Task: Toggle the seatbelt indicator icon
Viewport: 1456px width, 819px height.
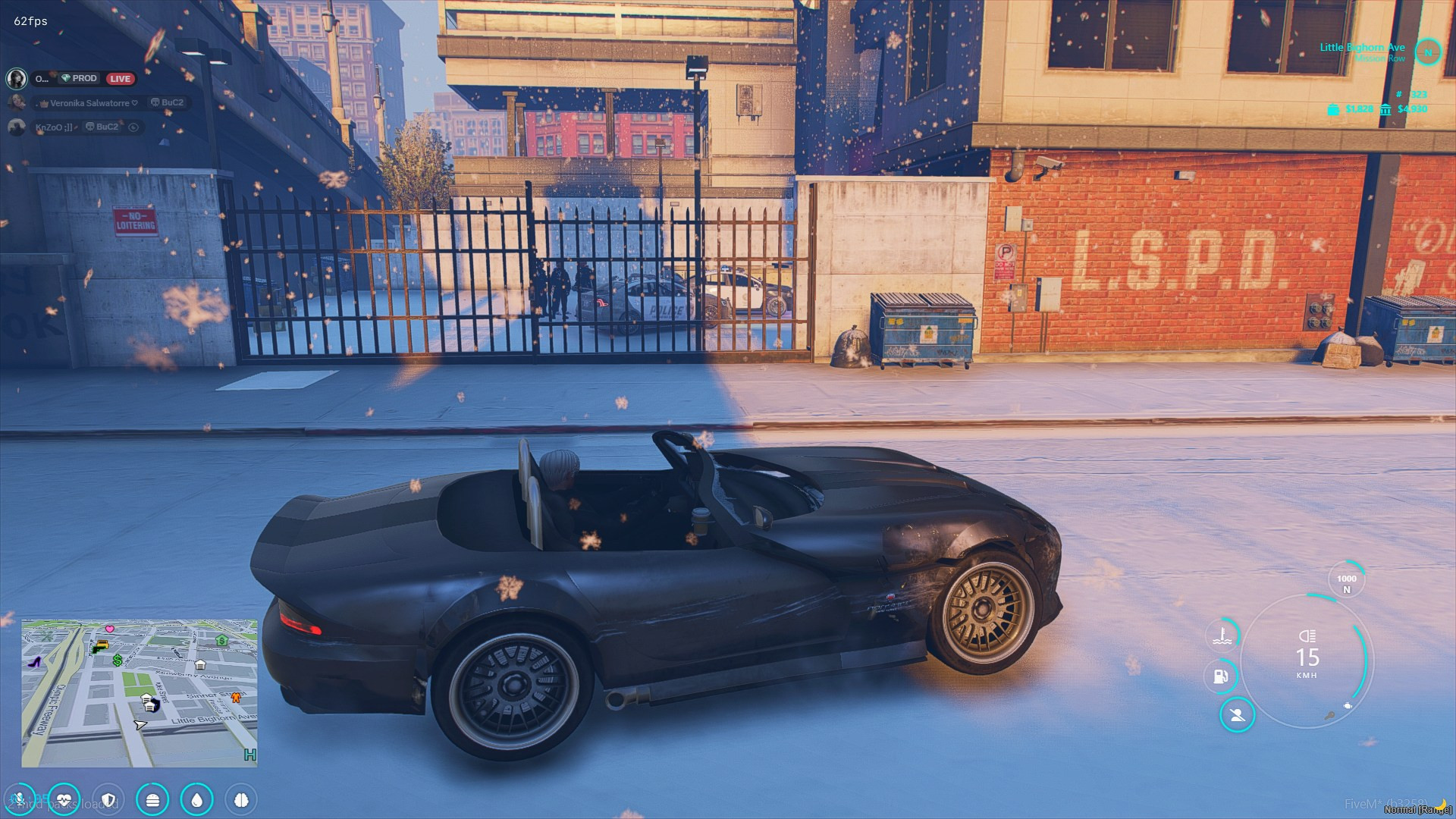Action: (1237, 715)
